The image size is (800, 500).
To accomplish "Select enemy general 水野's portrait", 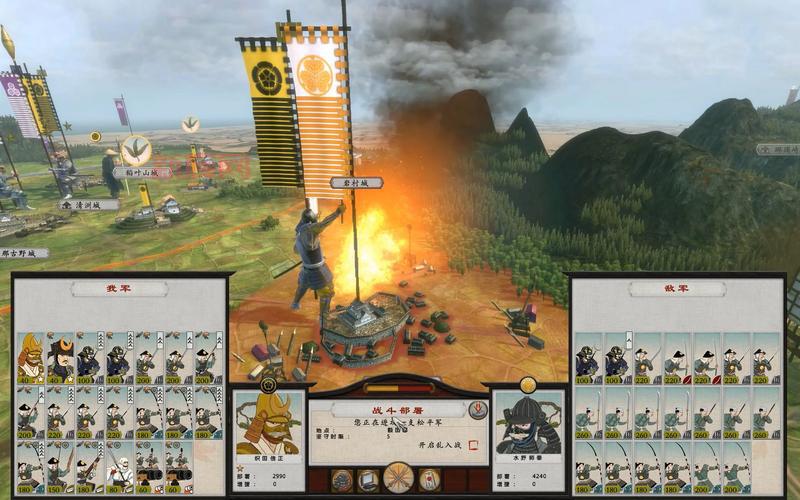I will click(529, 426).
